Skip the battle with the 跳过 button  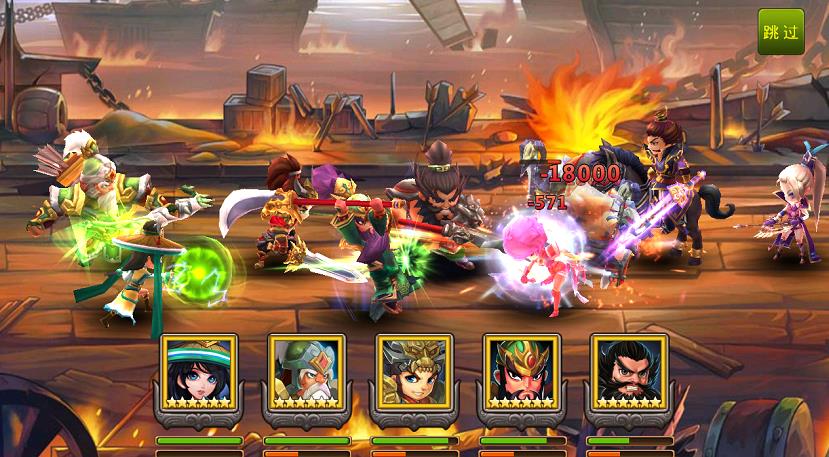click(780, 32)
